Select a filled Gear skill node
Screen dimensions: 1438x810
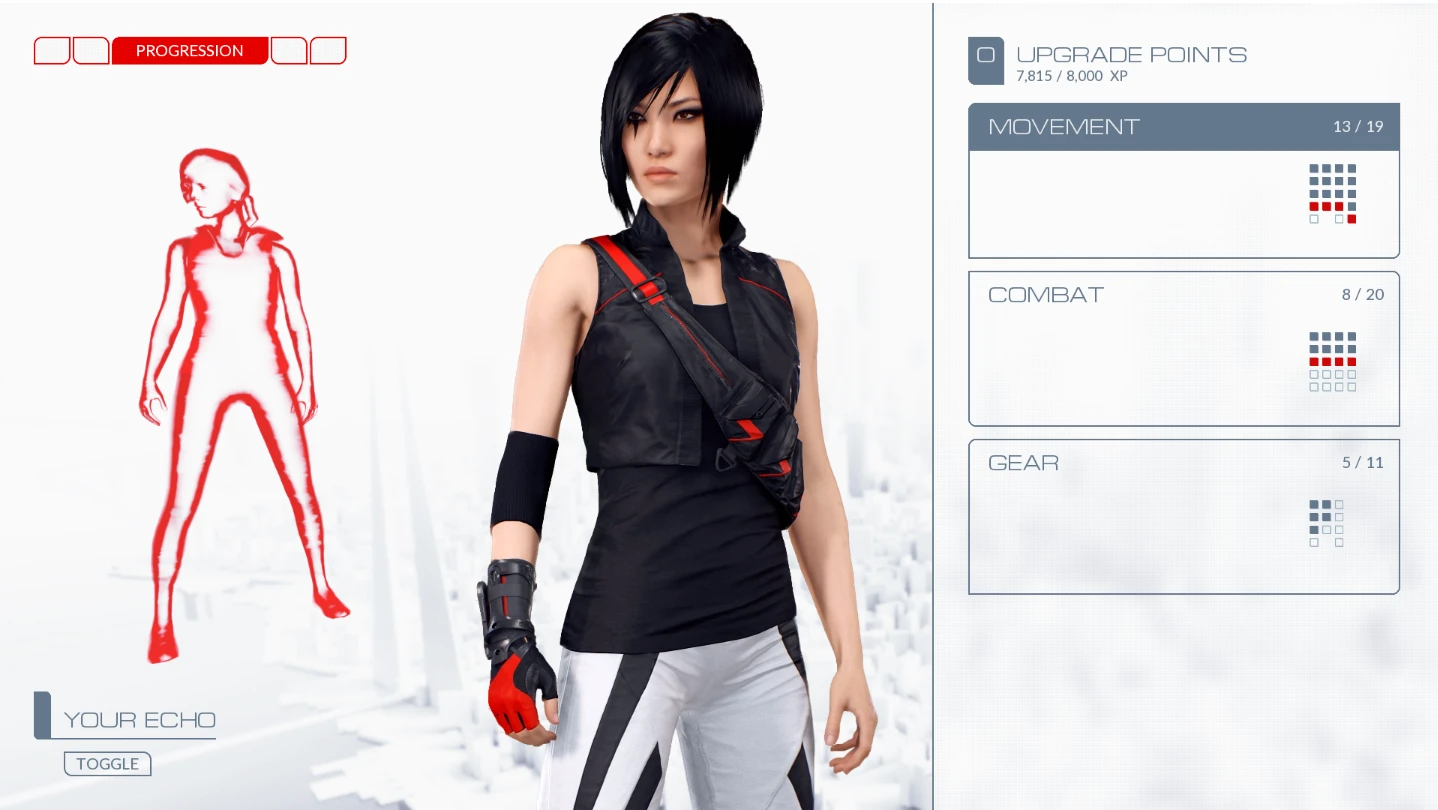click(1314, 504)
